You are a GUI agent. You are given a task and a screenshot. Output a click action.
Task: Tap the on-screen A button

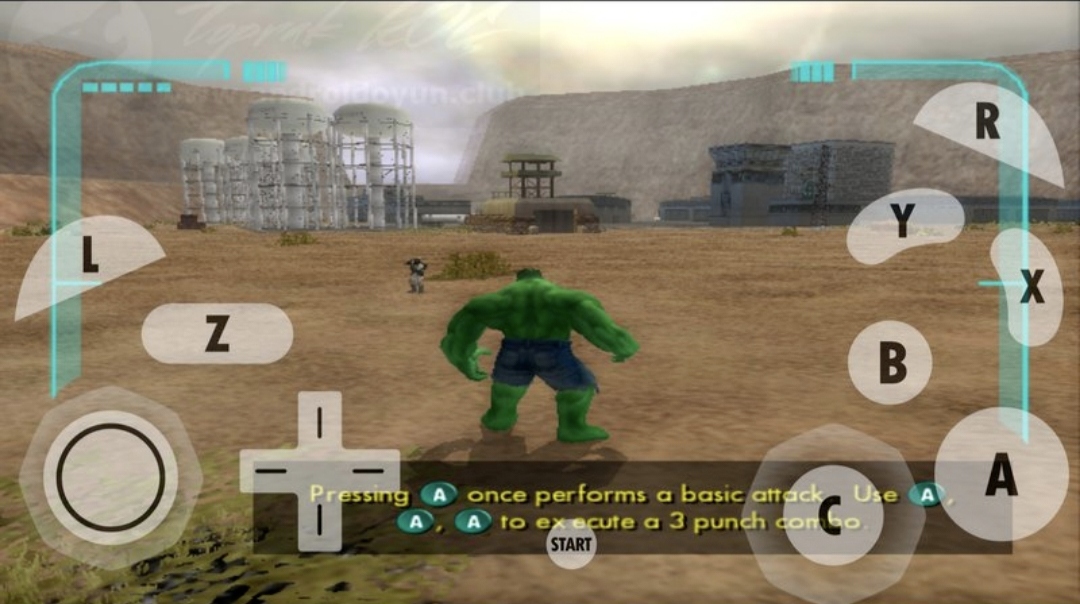click(1000, 475)
